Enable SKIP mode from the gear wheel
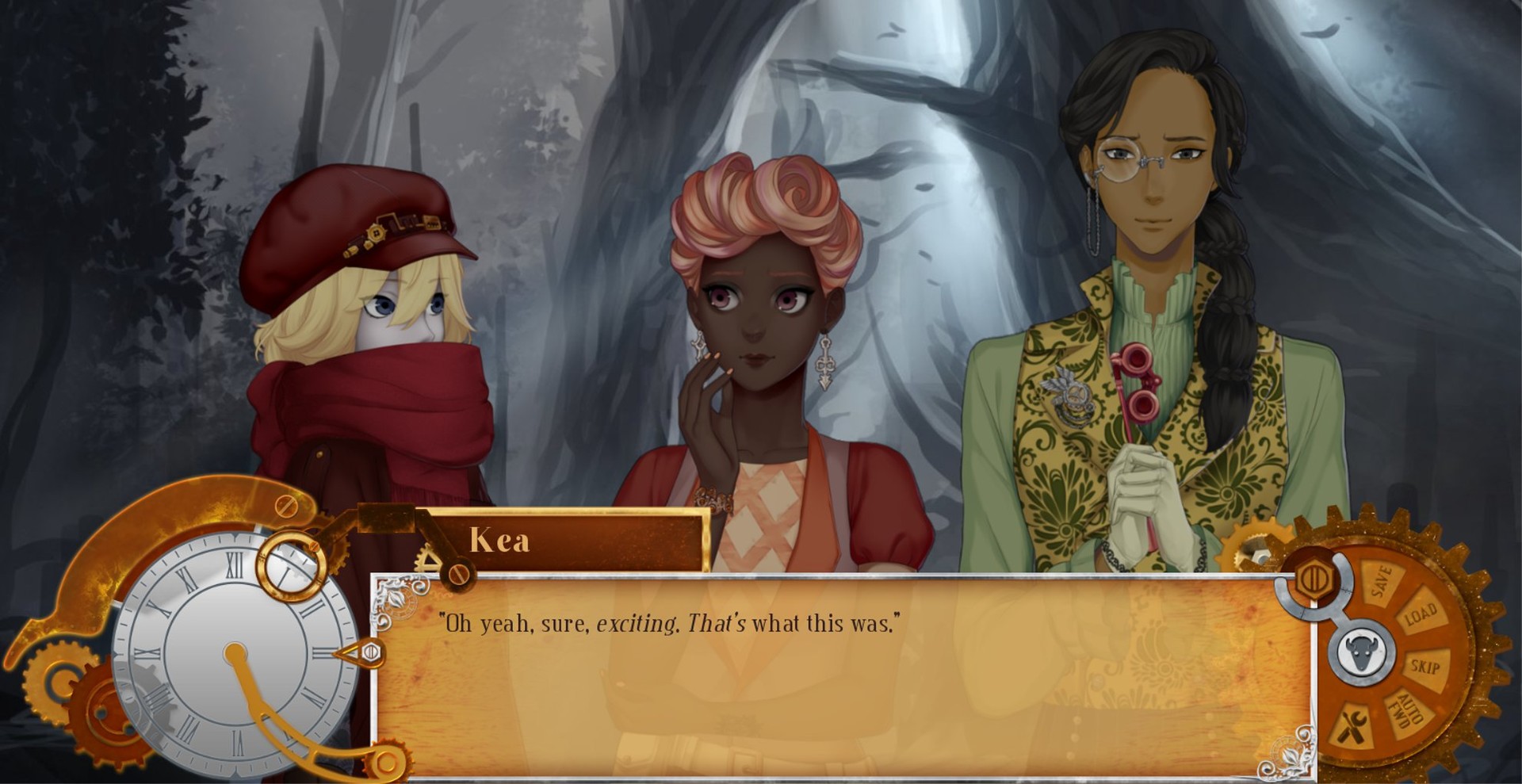The image size is (1522, 784). point(1424,667)
